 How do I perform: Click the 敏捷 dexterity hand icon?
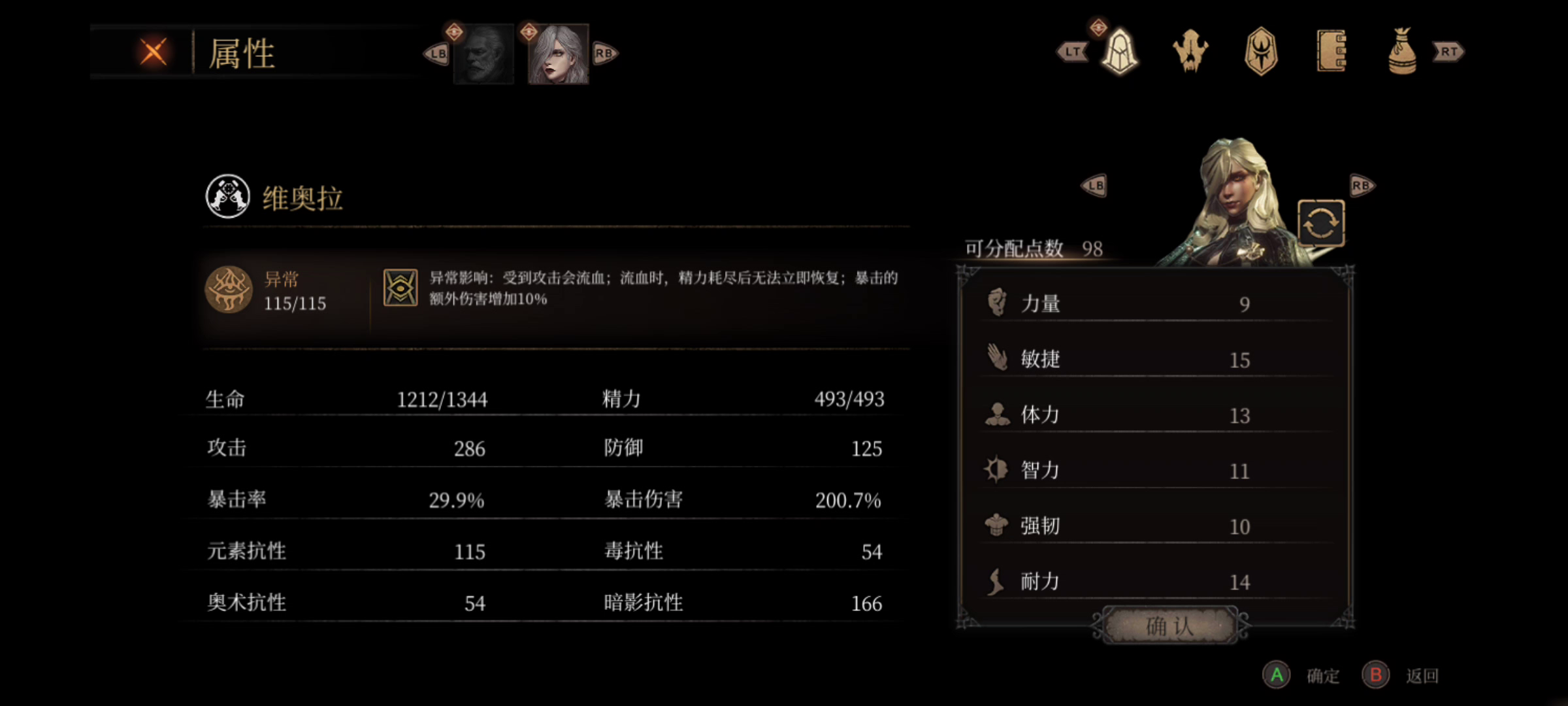tap(995, 358)
